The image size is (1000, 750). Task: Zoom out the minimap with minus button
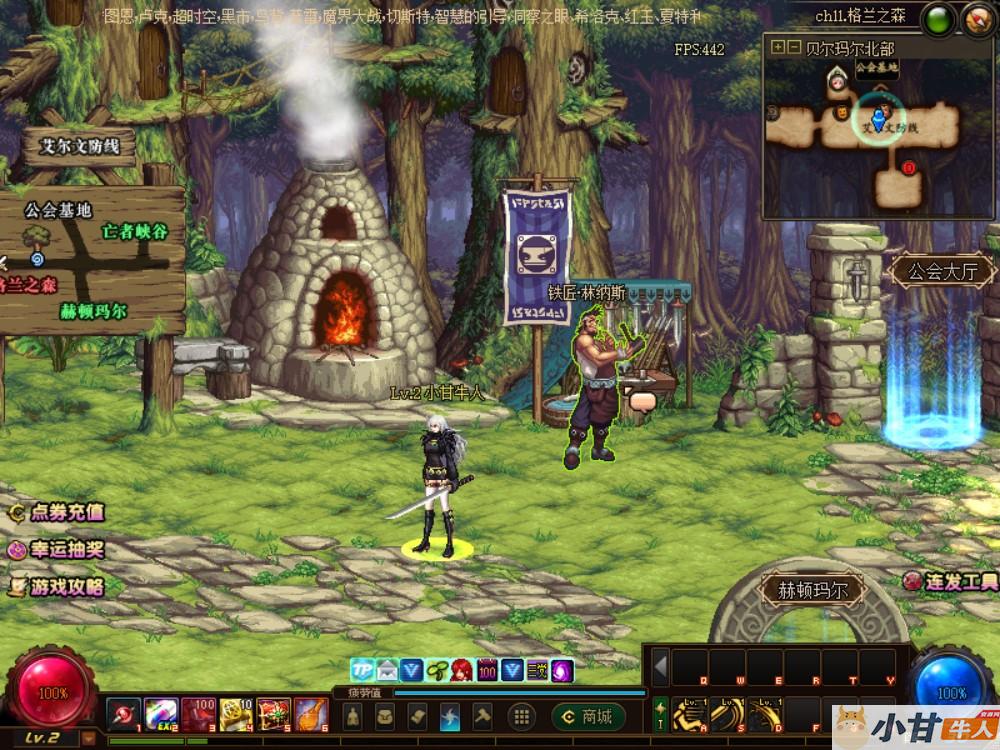(793, 47)
